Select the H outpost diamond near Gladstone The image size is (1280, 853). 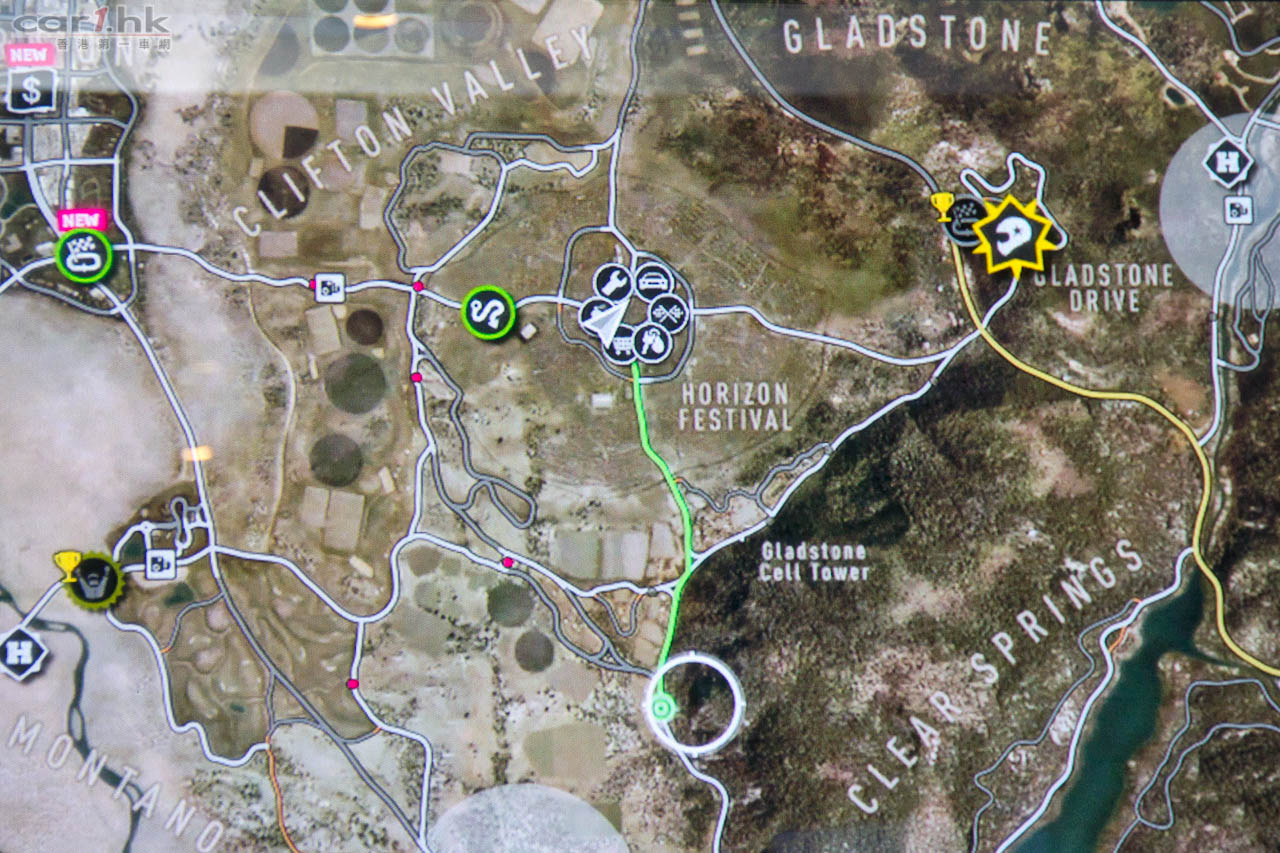click(1226, 163)
